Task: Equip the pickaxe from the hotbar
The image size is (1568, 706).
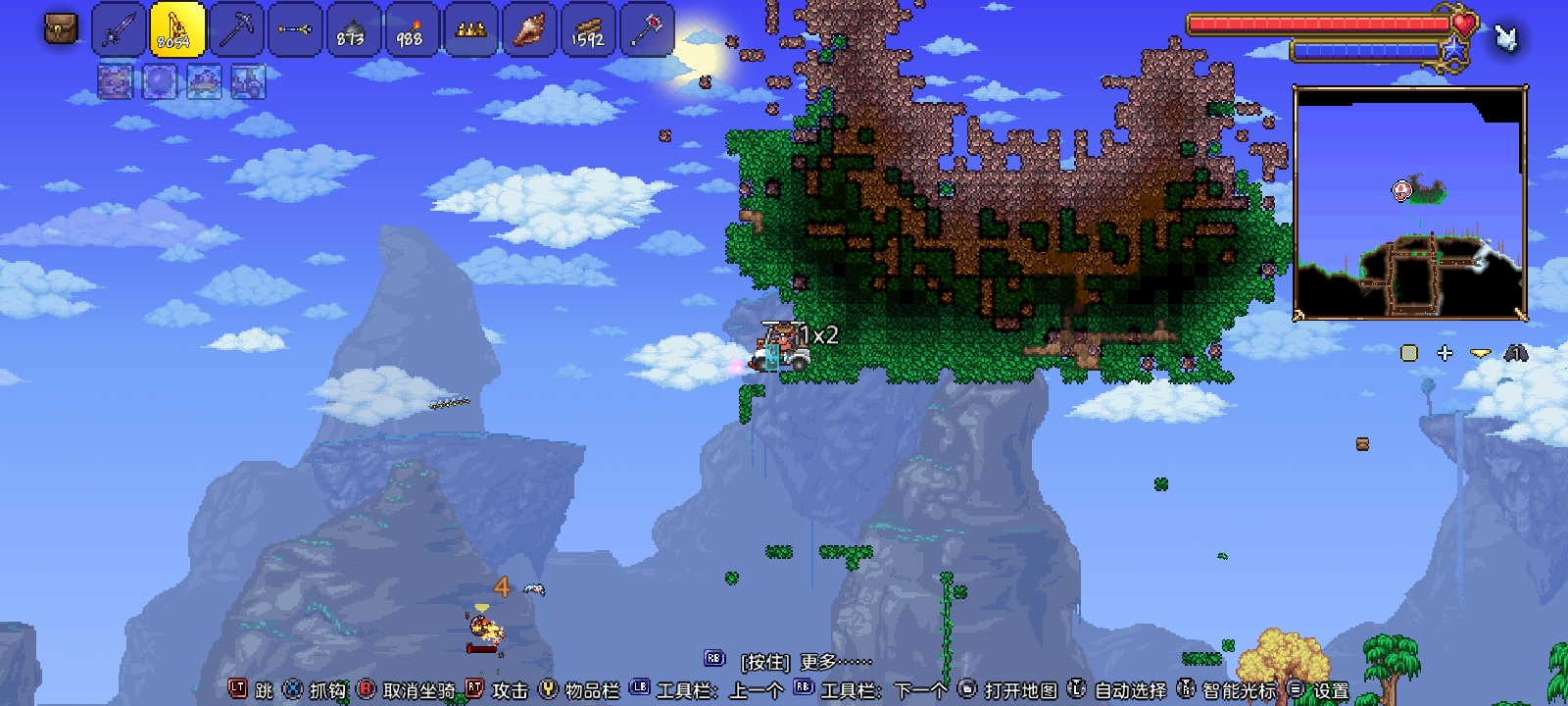Action: click(236, 29)
